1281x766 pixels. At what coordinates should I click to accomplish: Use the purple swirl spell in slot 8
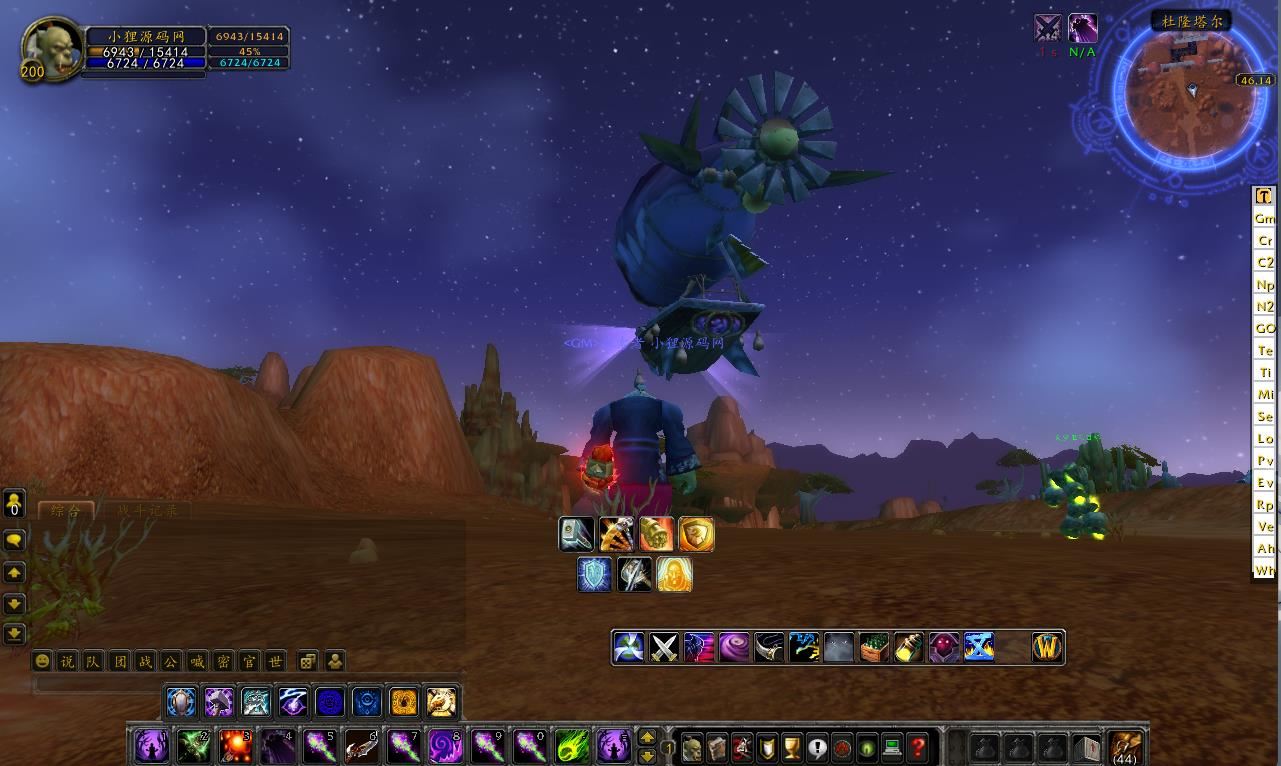point(445,746)
